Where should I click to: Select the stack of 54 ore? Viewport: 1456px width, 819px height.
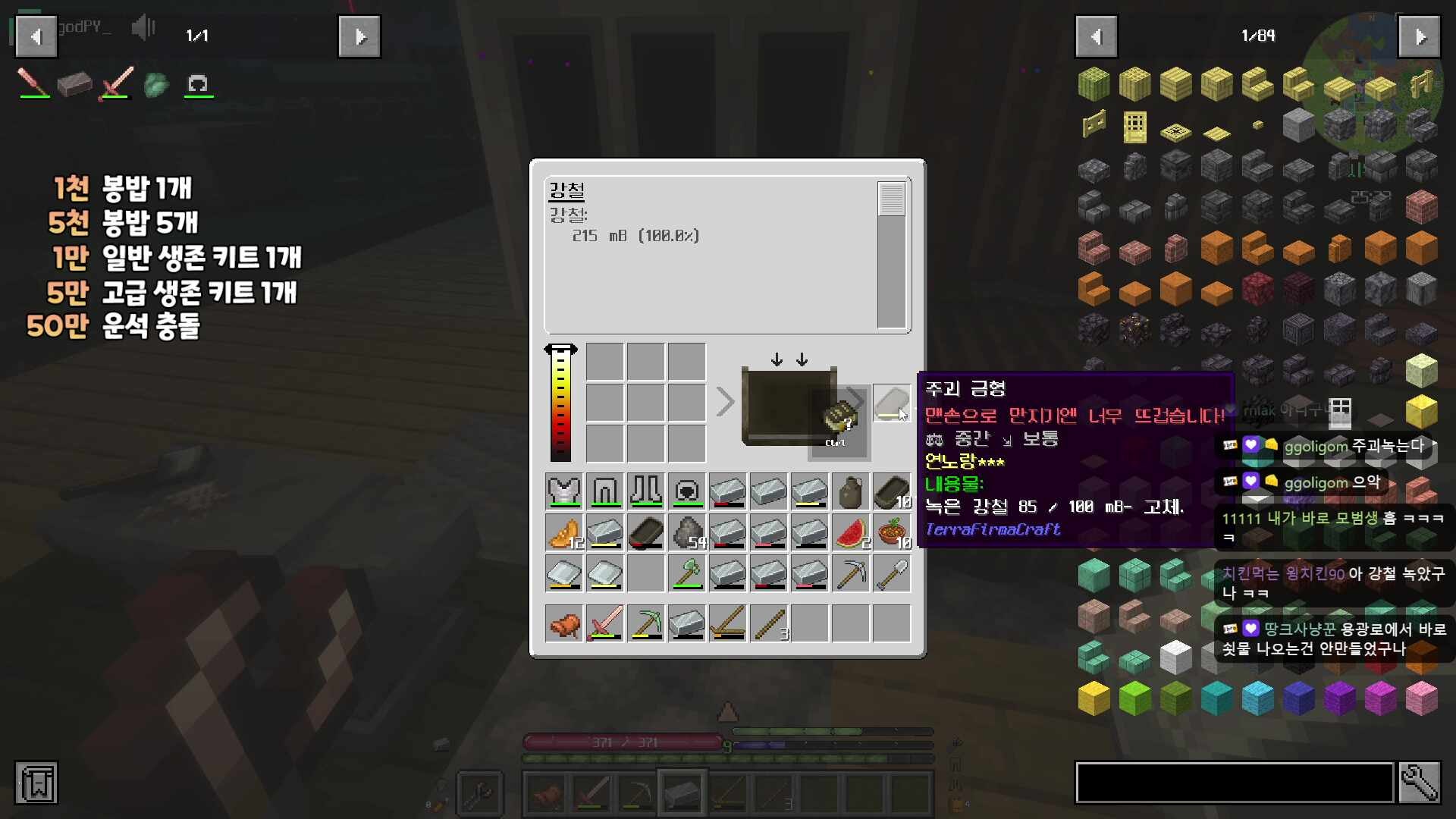[x=687, y=532]
